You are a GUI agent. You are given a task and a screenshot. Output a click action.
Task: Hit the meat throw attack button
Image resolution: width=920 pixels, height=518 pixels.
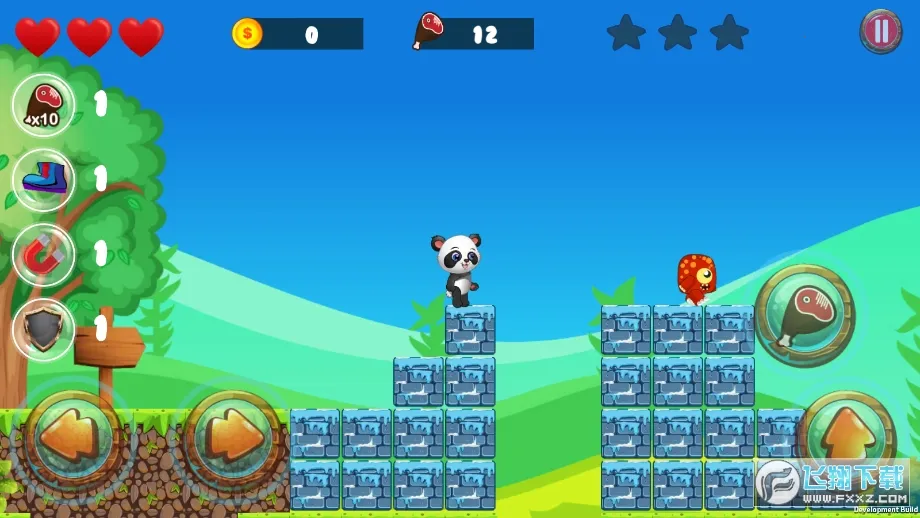tap(804, 314)
